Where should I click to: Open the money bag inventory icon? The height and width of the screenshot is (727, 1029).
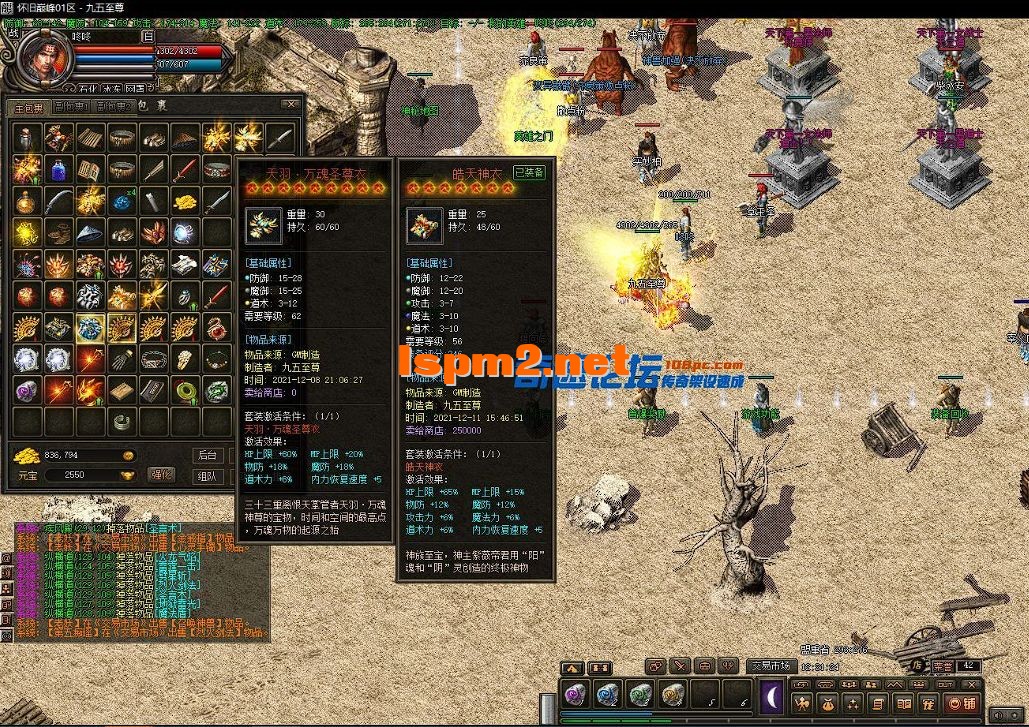pos(827,704)
